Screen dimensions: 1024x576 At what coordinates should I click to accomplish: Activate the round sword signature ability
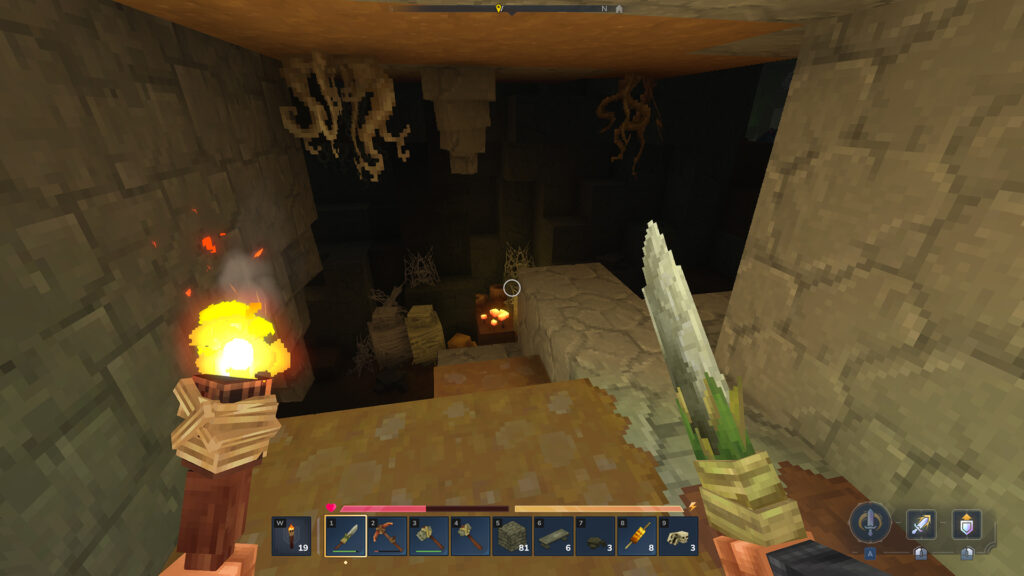(x=871, y=523)
